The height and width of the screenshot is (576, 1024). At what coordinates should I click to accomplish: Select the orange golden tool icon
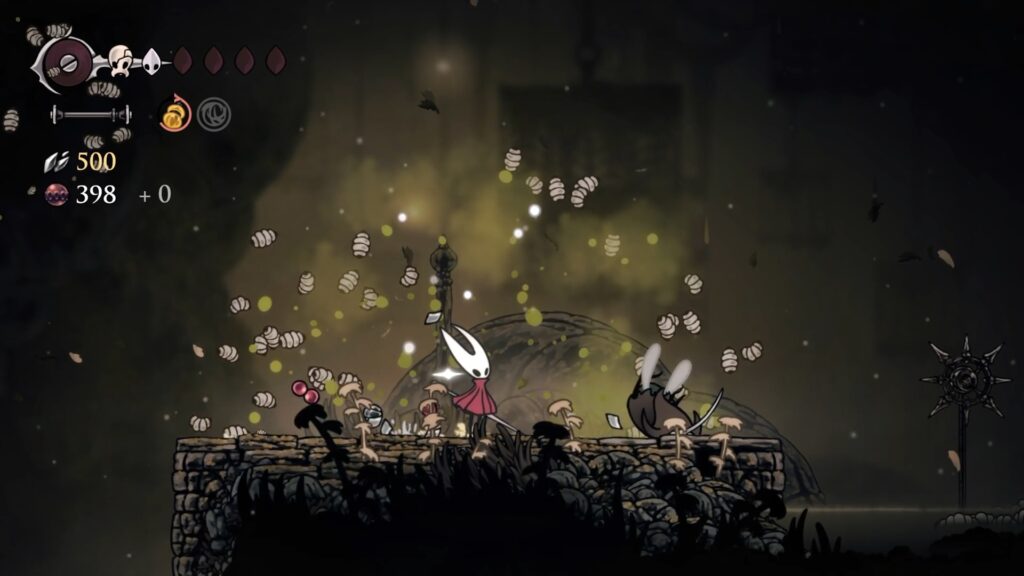click(x=175, y=115)
